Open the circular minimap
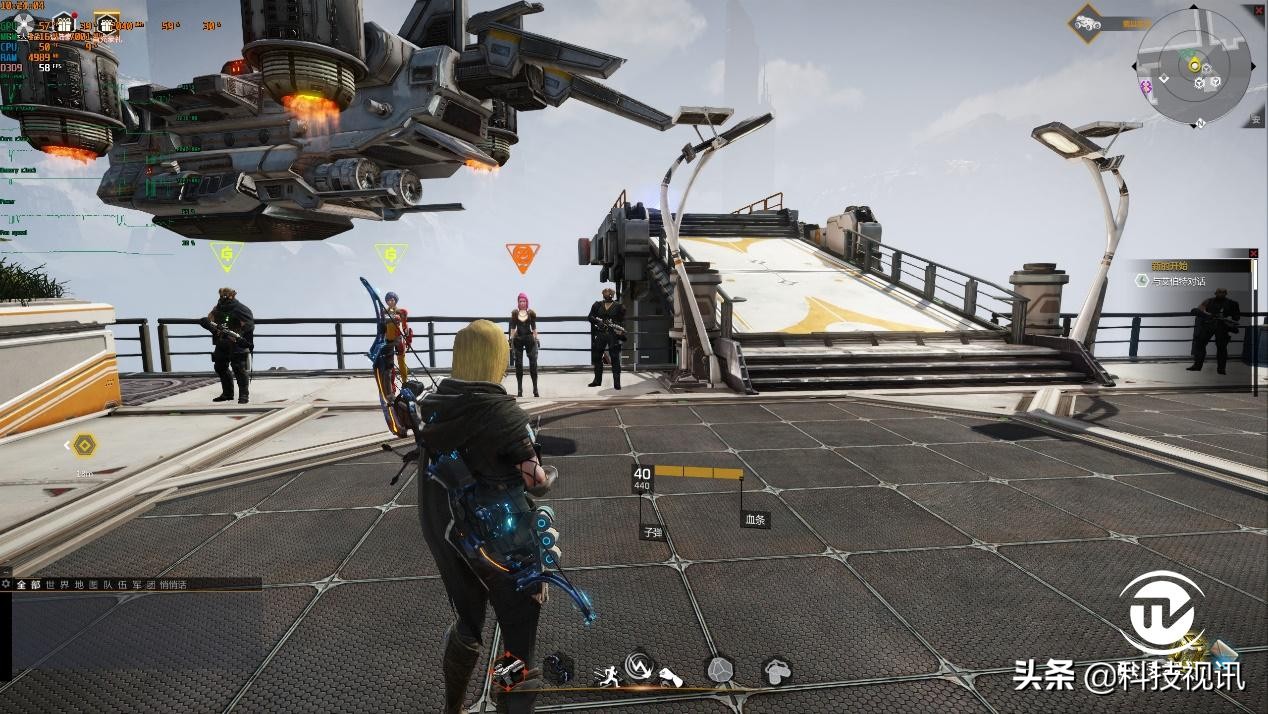 pos(1193,65)
